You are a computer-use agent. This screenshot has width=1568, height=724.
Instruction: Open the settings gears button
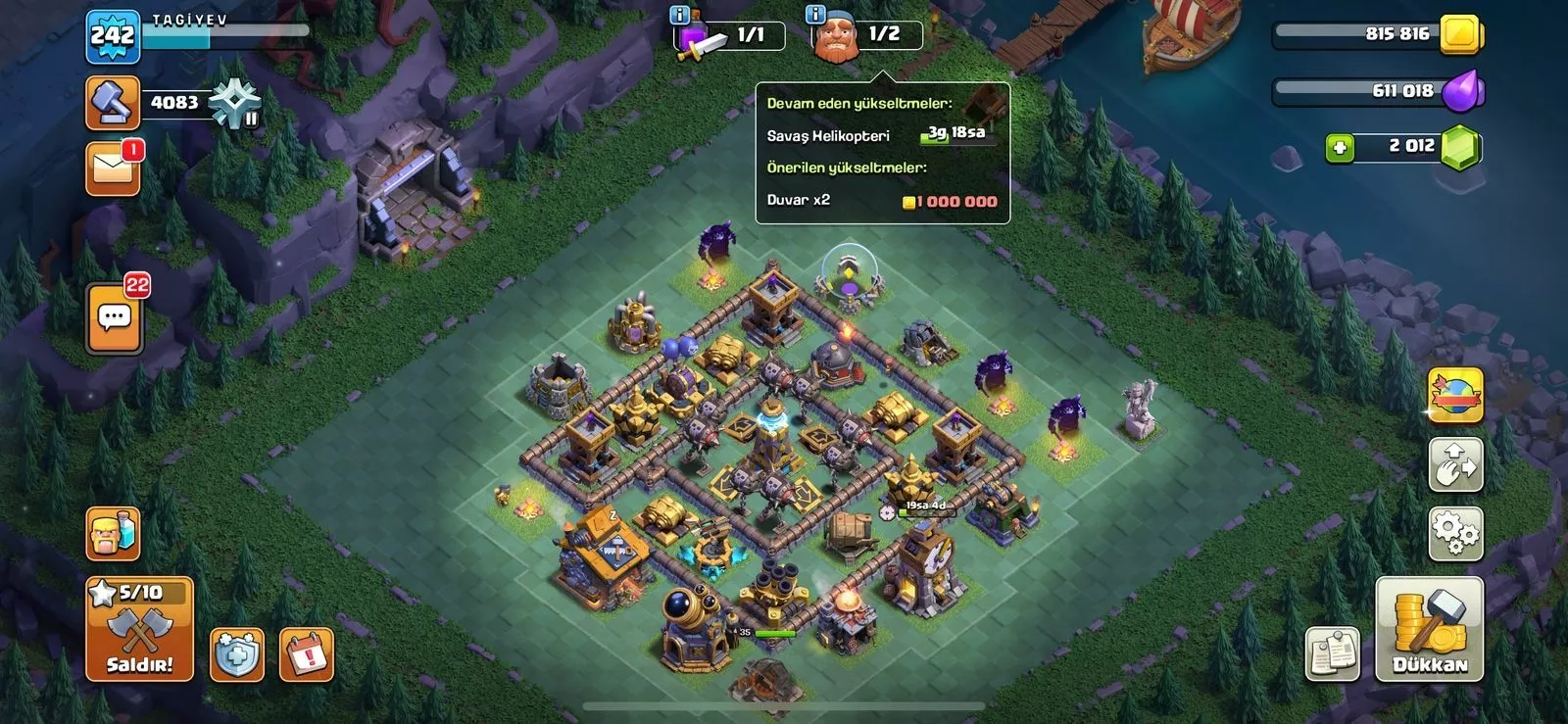pos(1455,533)
